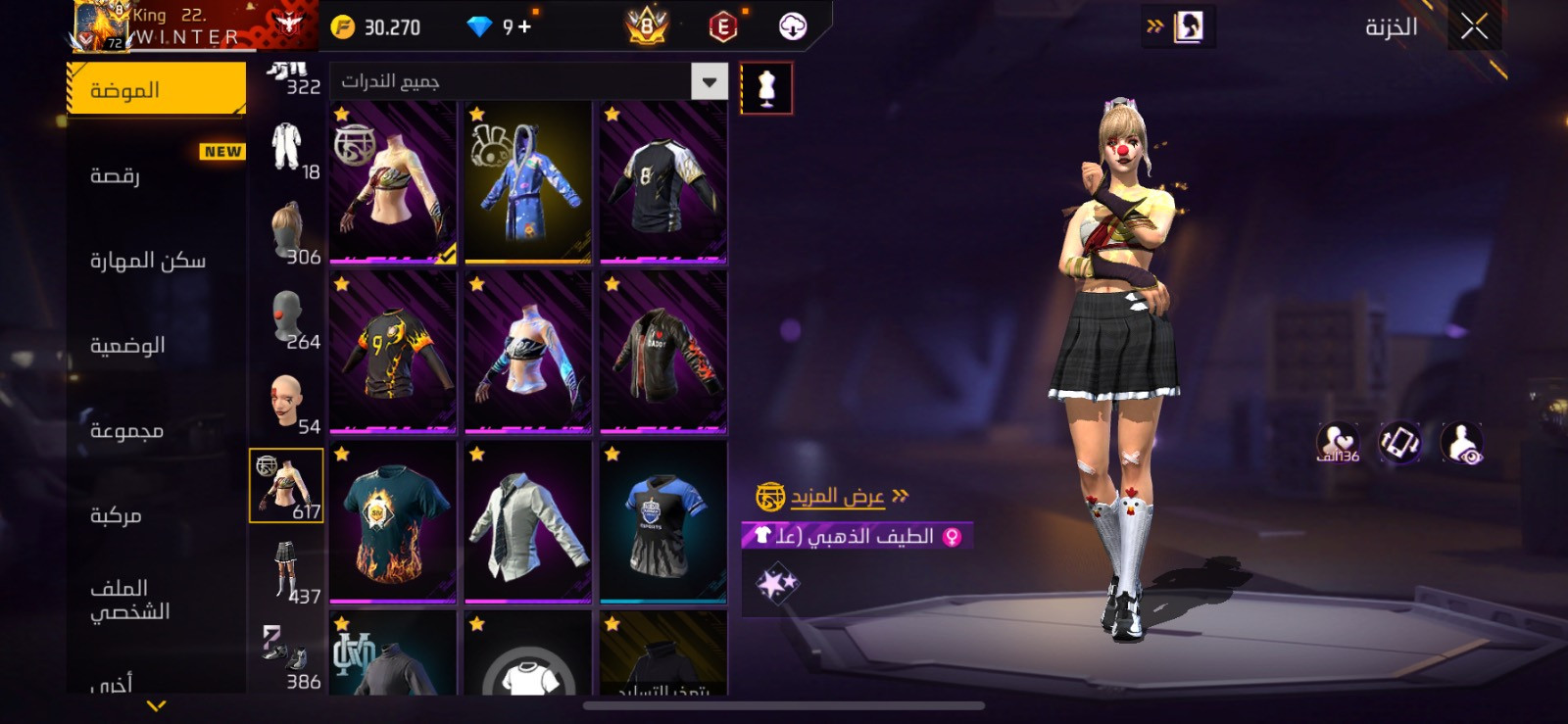Open the الموضة fashion tab
This screenshot has height=724, width=1568.
coord(157,90)
